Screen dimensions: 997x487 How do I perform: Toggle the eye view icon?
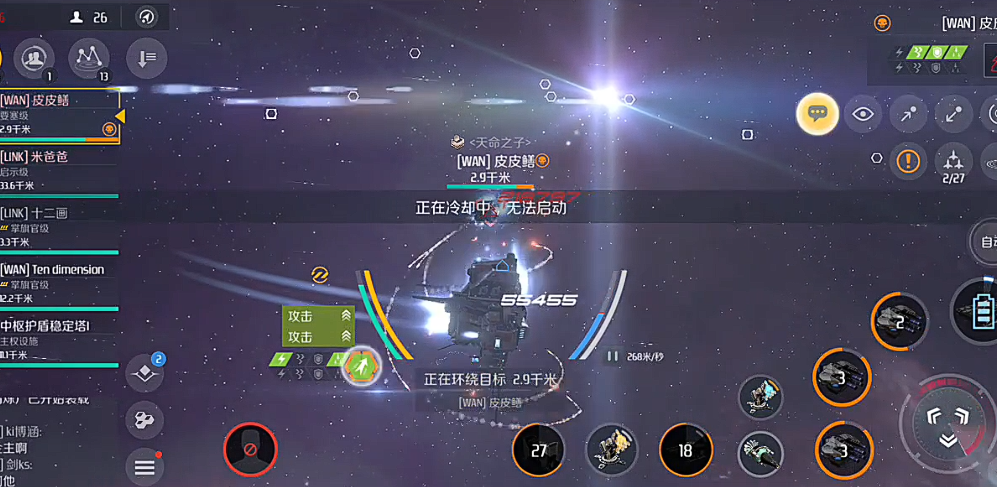click(x=863, y=114)
